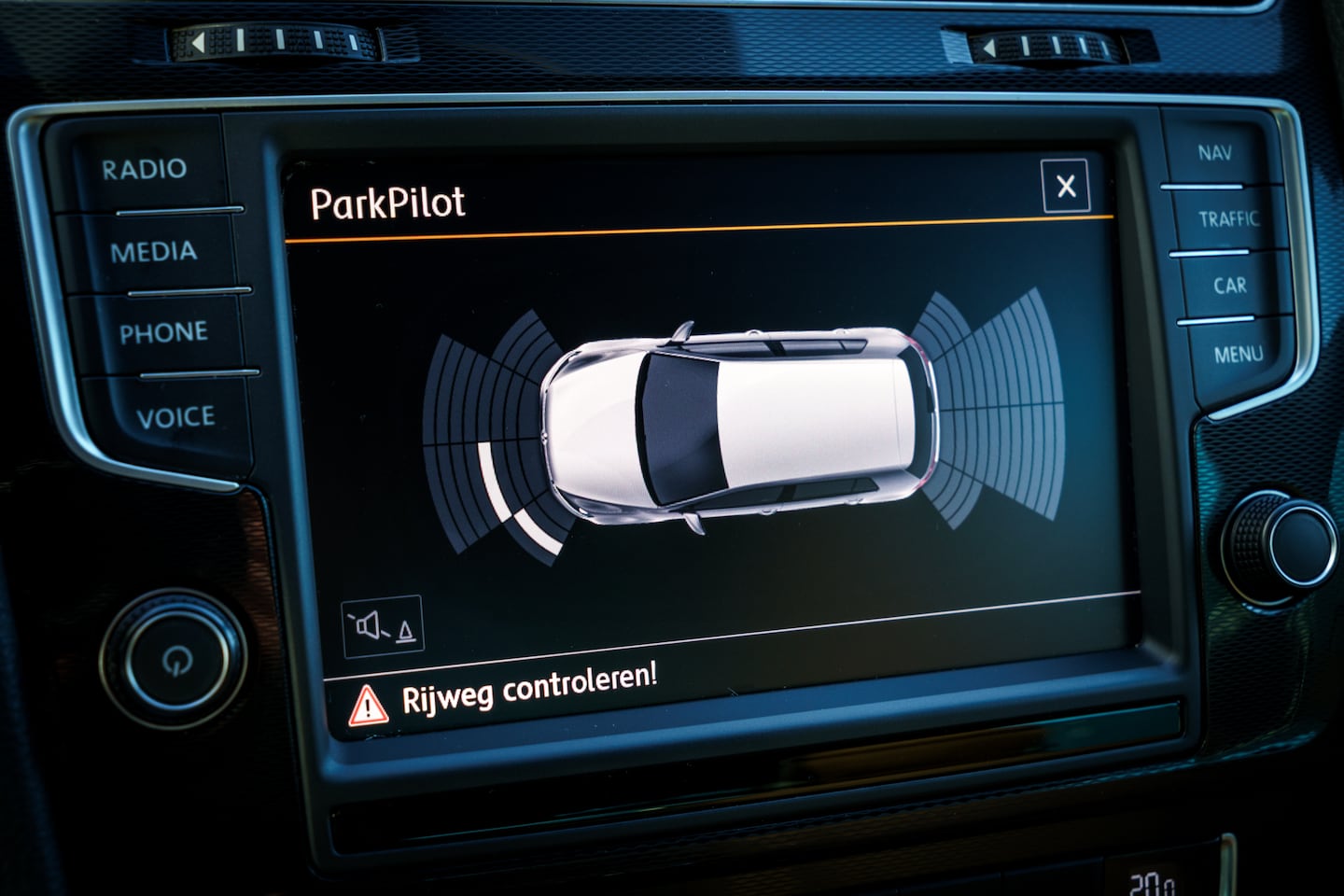Choose the PHONE button
This screenshot has width=1344, height=896.
pyautogui.click(x=164, y=332)
